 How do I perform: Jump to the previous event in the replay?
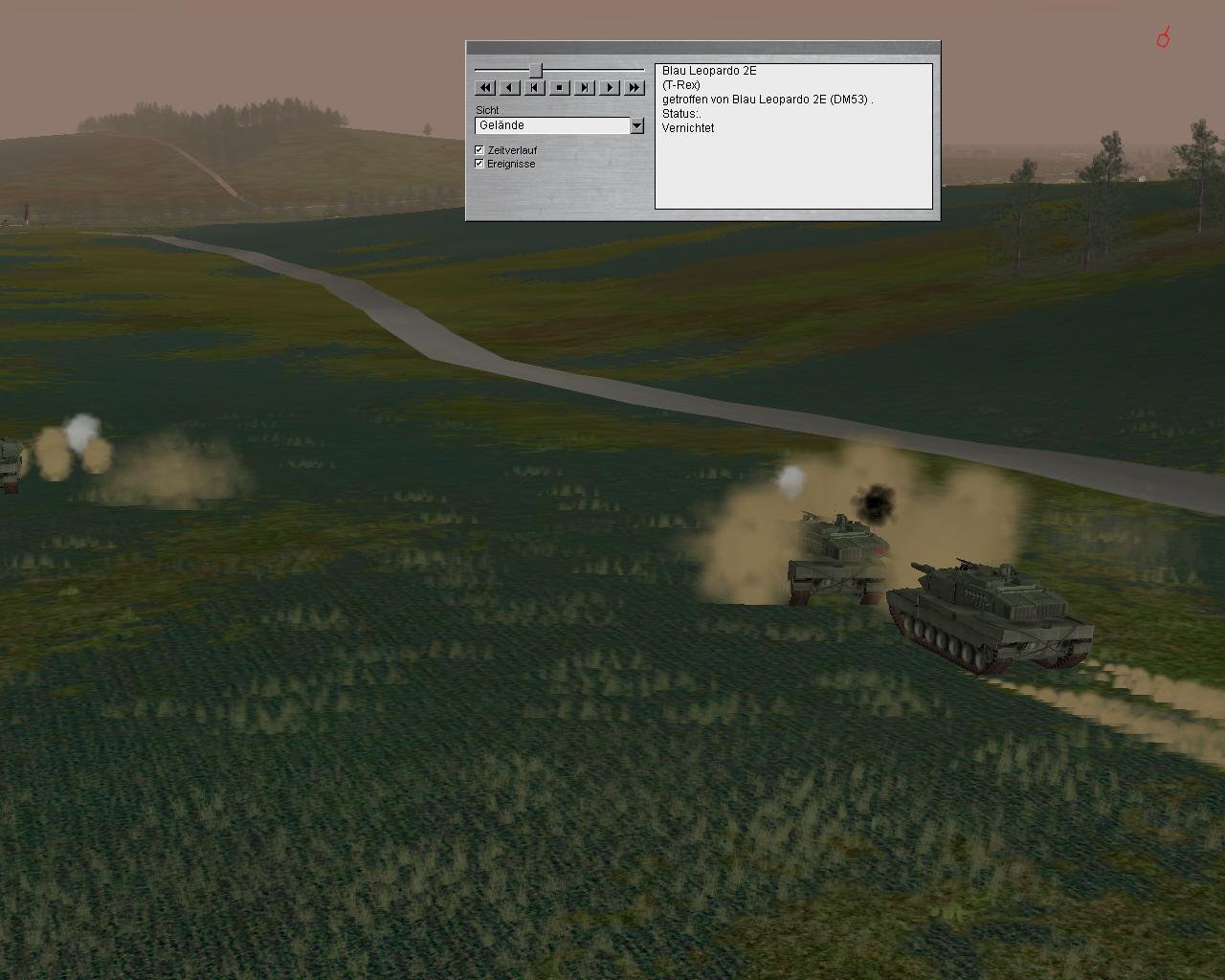[535, 88]
